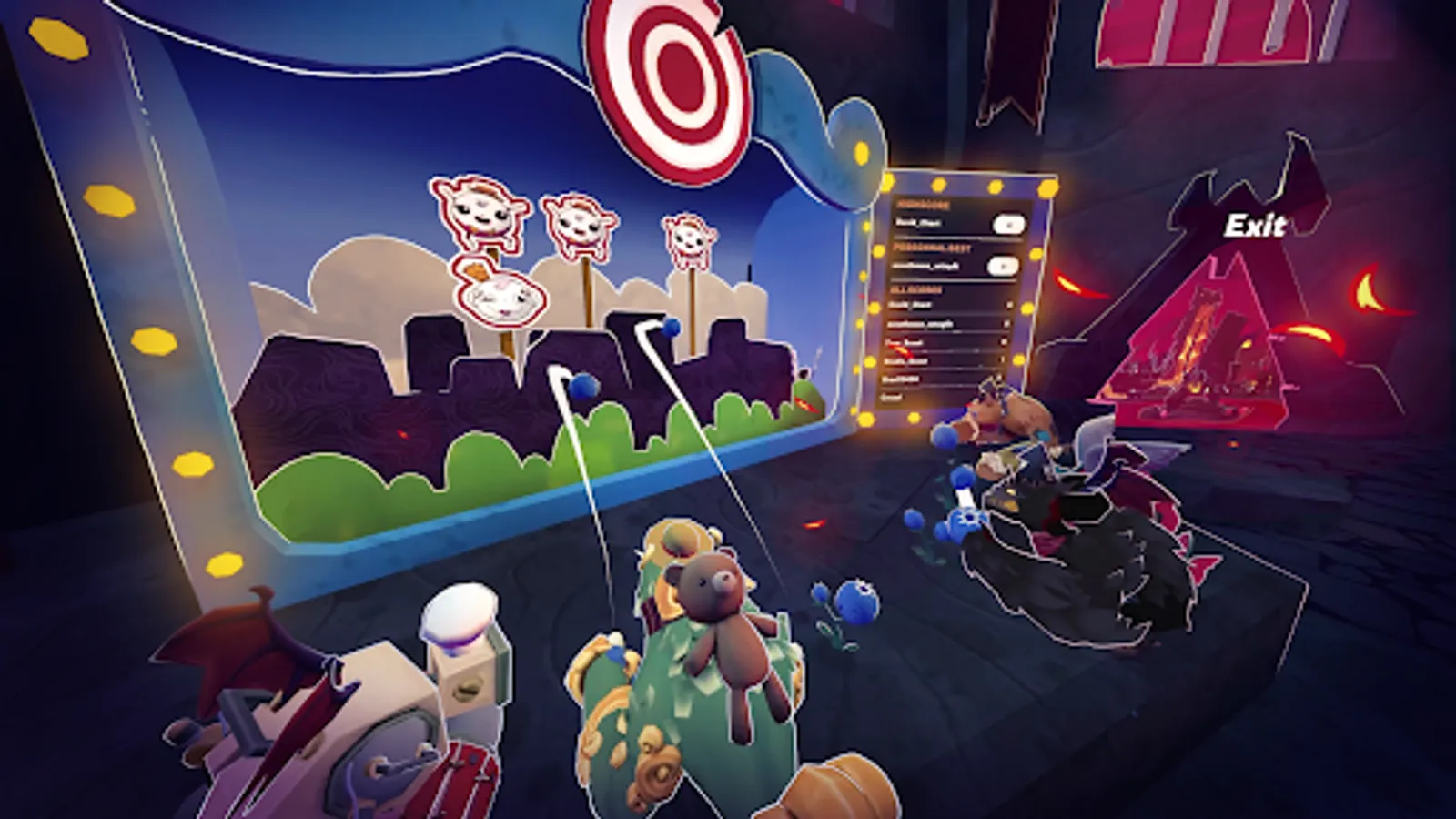Expand the ALL SCORES section of the leaderboard

[917, 289]
